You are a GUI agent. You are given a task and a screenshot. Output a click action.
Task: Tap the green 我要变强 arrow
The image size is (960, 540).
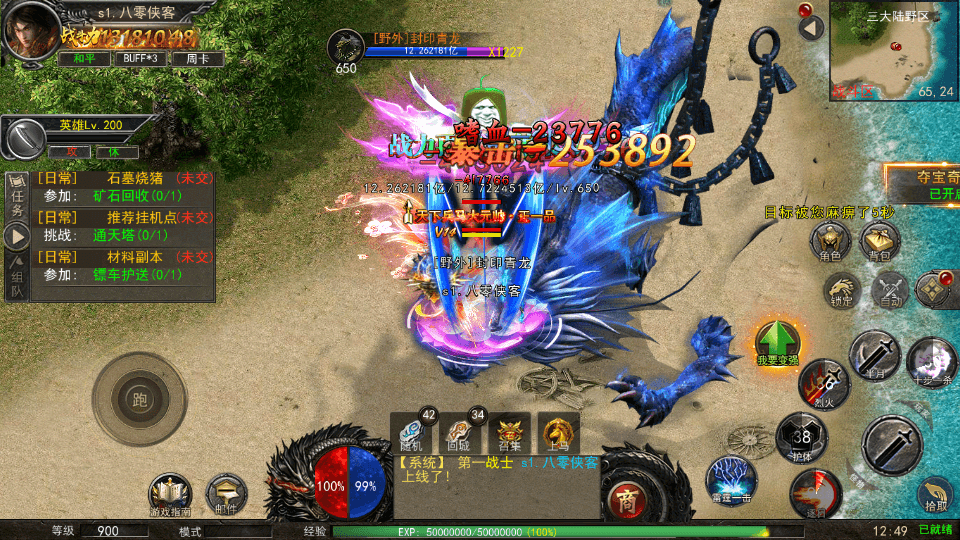(x=776, y=343)
